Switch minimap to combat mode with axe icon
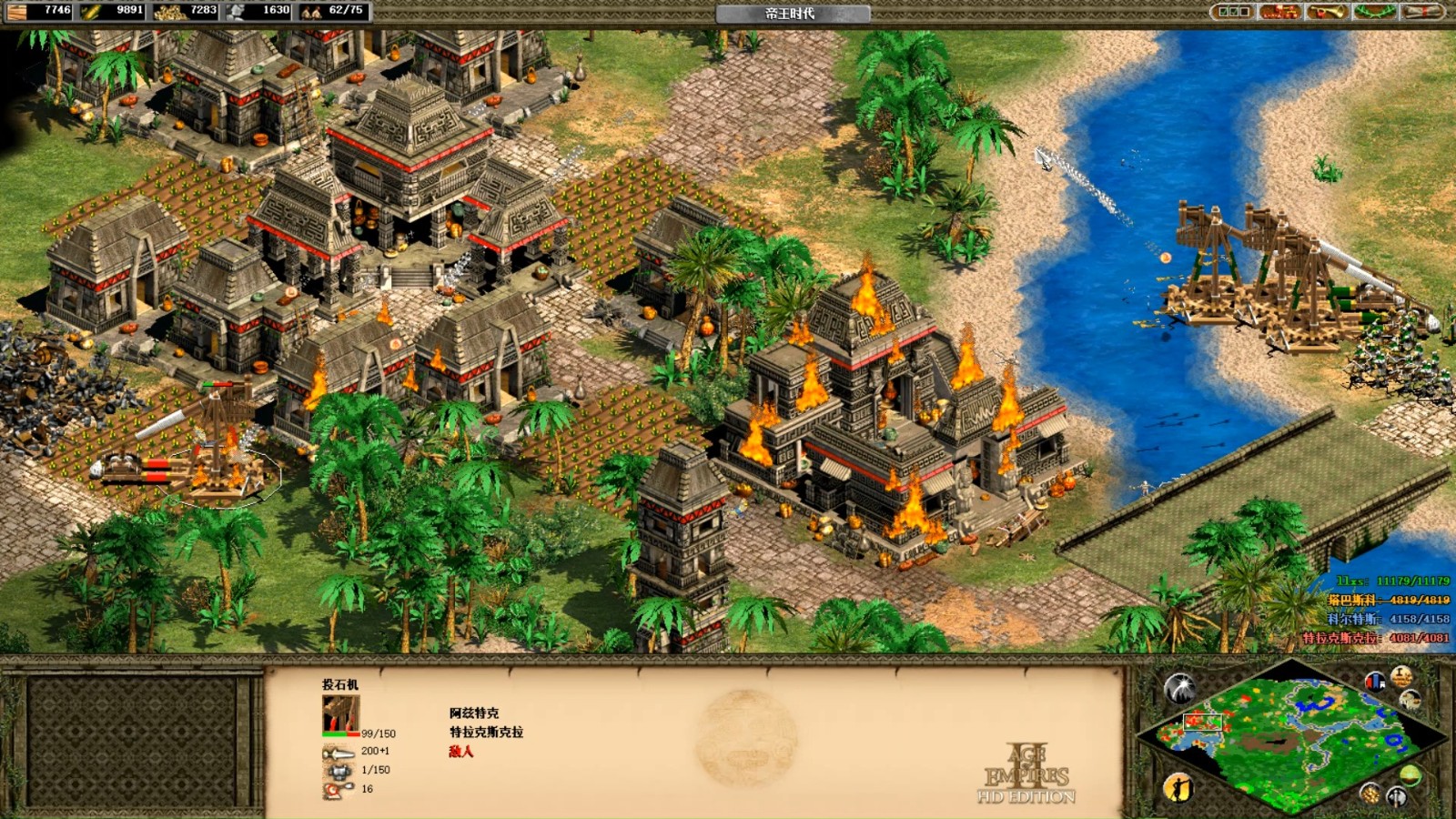 pos(1397,798)
